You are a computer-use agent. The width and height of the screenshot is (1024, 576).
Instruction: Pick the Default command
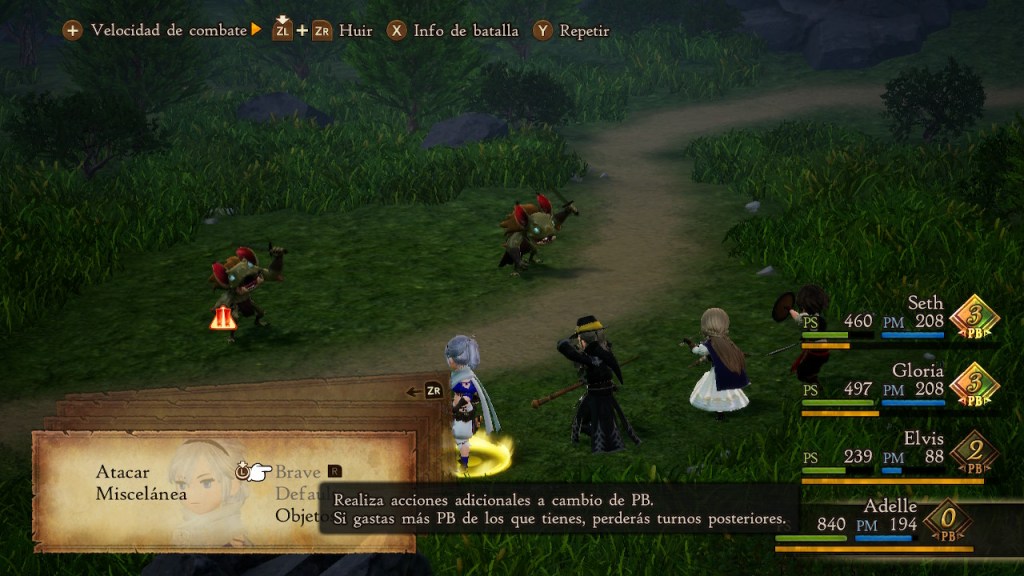click(295, 494)
